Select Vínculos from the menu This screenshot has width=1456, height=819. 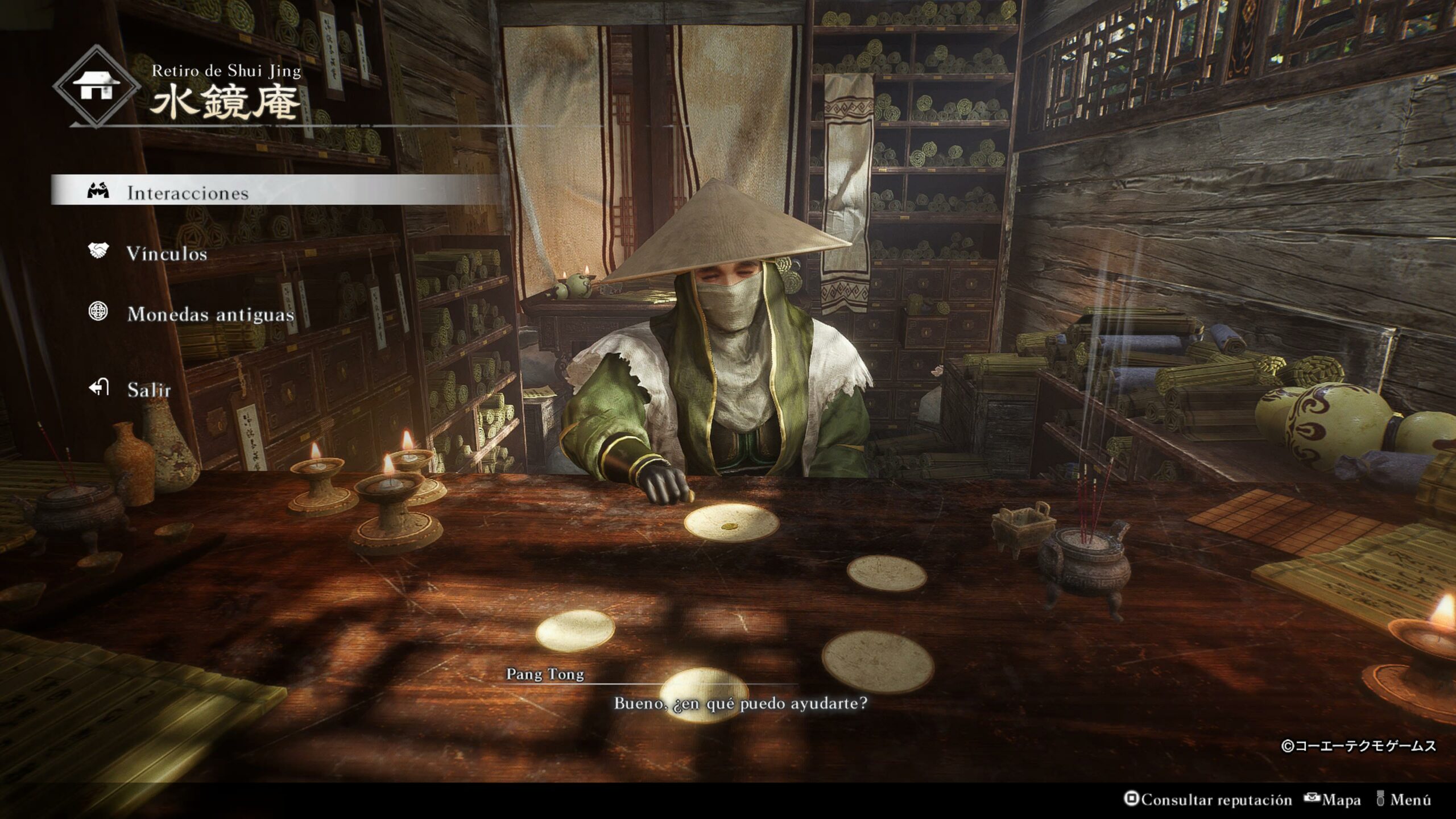pos(167,254)
